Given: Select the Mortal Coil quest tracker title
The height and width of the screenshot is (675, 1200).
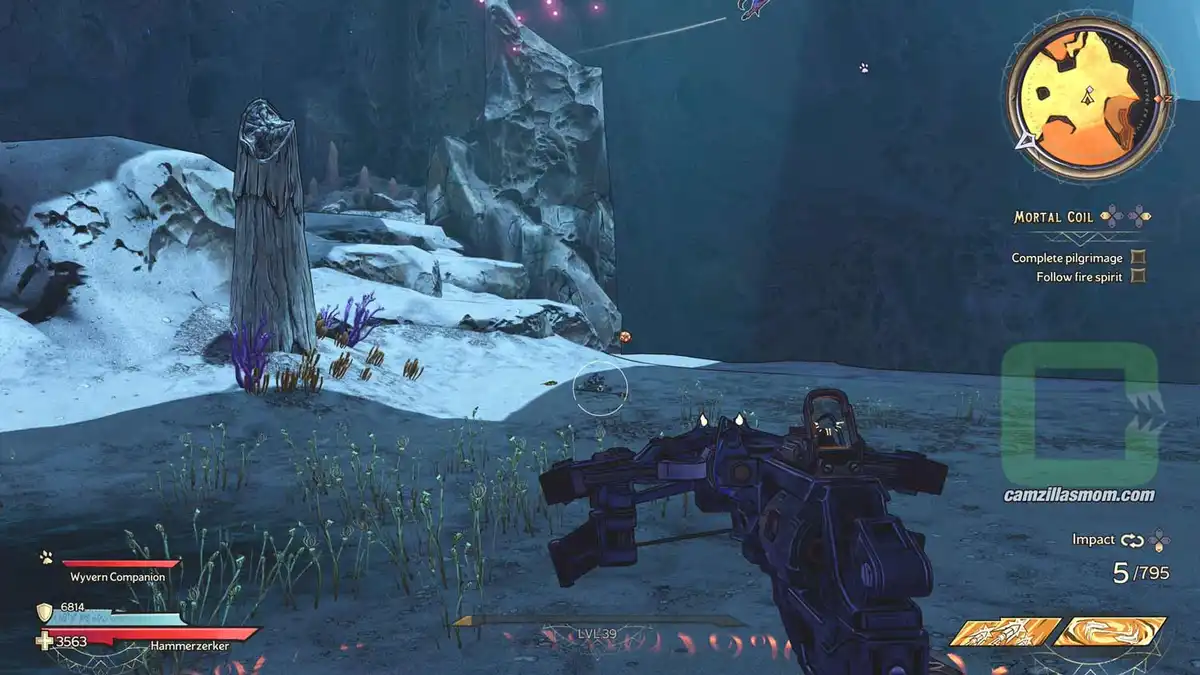Looking at the screenshot, I should (1054, 217).
